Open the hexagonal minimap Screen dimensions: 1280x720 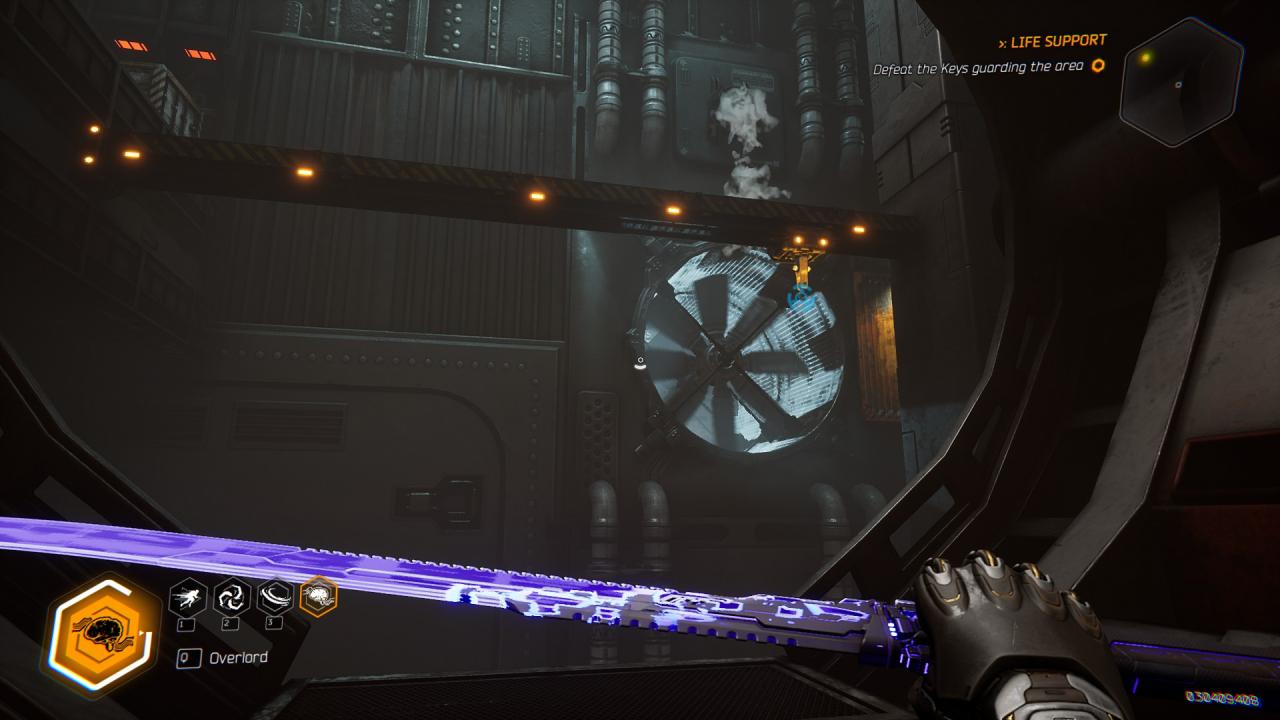tap(1180, 82)
